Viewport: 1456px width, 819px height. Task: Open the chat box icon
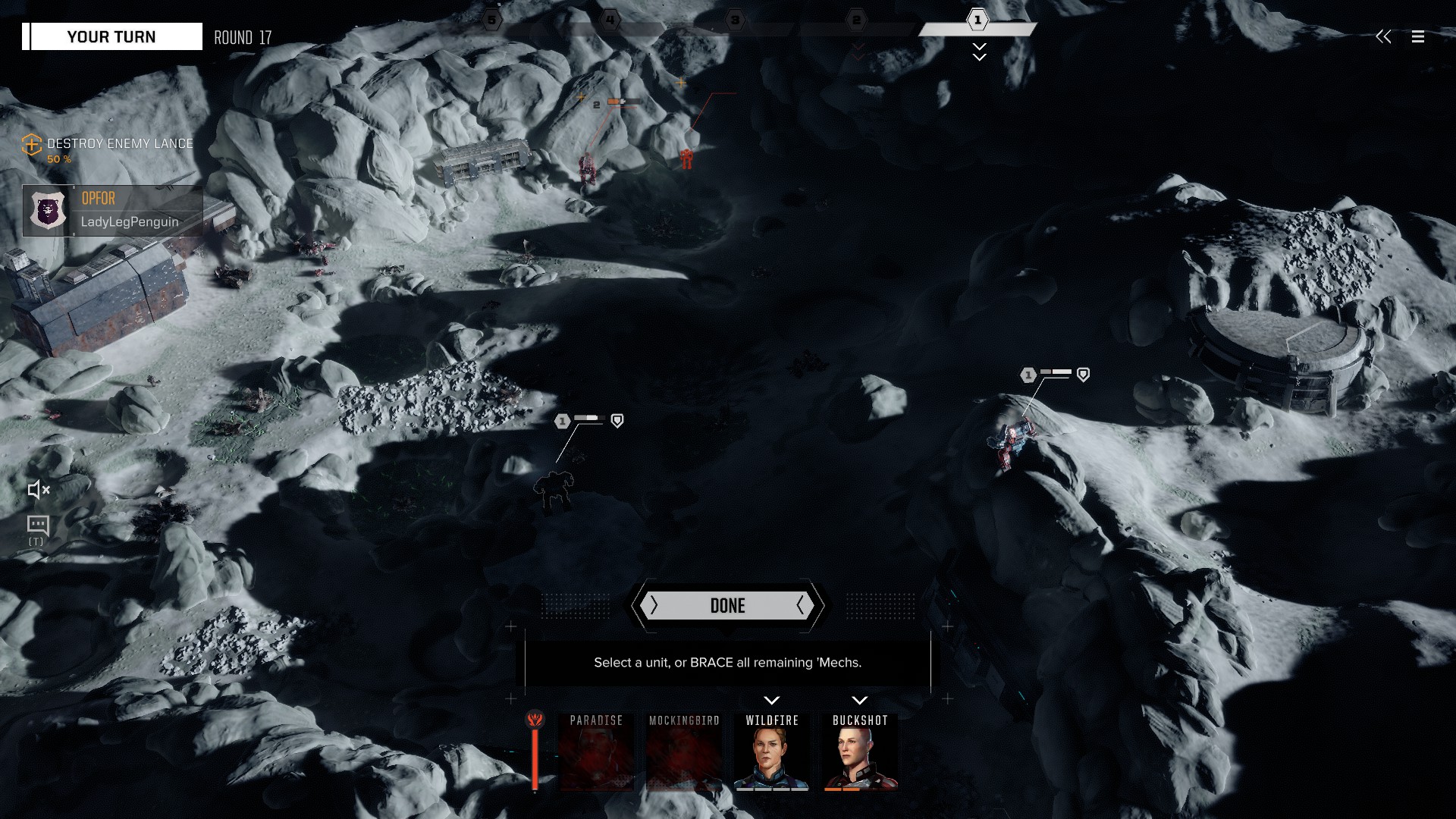[37, 525]
